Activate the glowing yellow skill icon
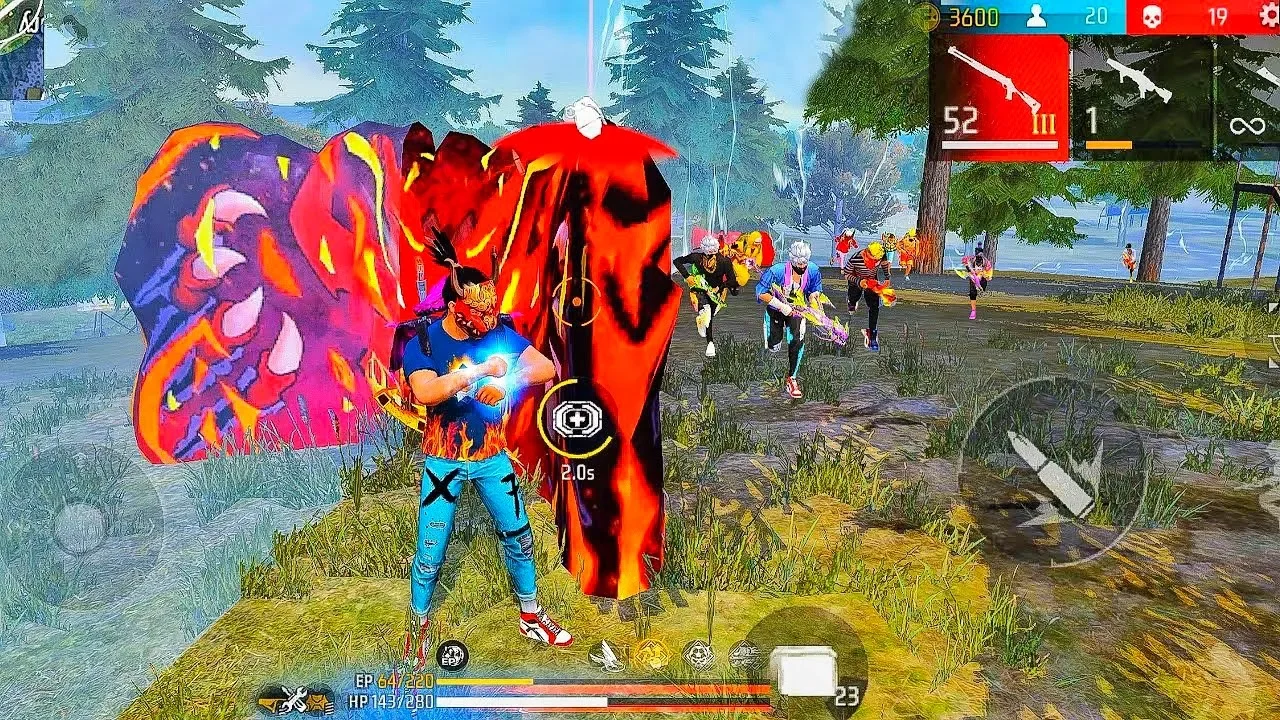Viewport: 1280px width, 720px height. 652,655
